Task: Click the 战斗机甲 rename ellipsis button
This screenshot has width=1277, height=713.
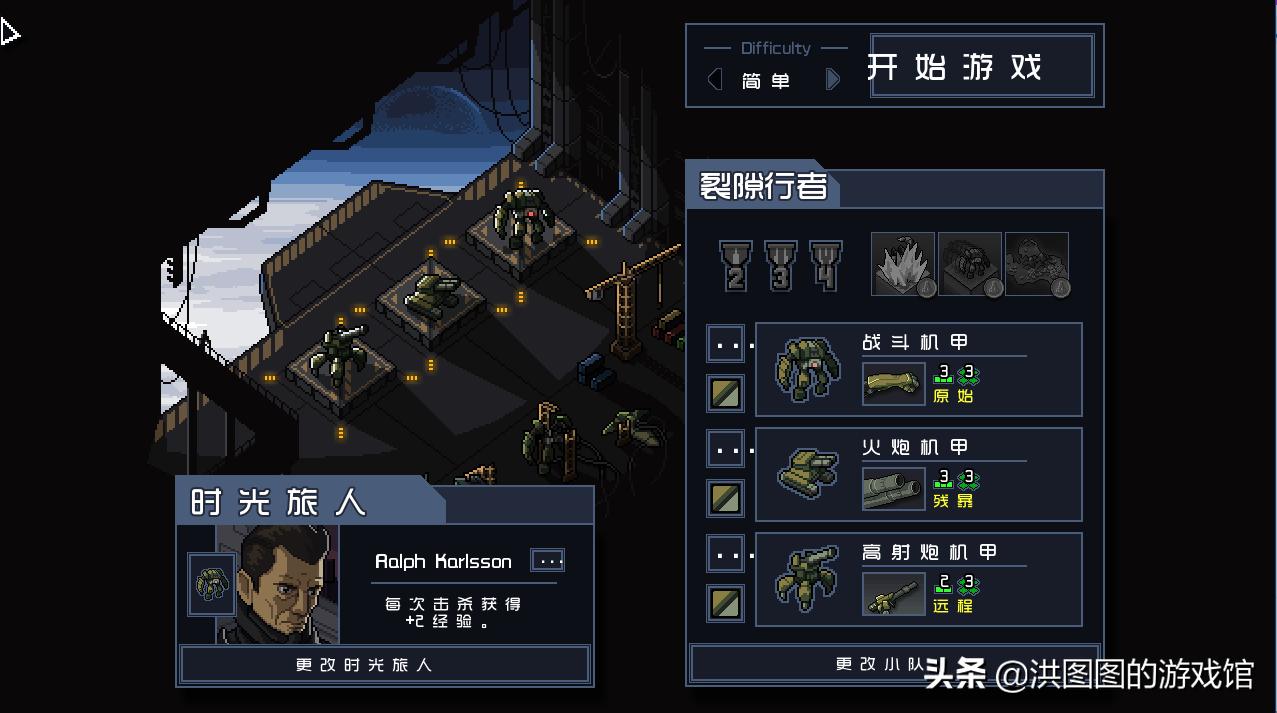Action: point(725,344)
